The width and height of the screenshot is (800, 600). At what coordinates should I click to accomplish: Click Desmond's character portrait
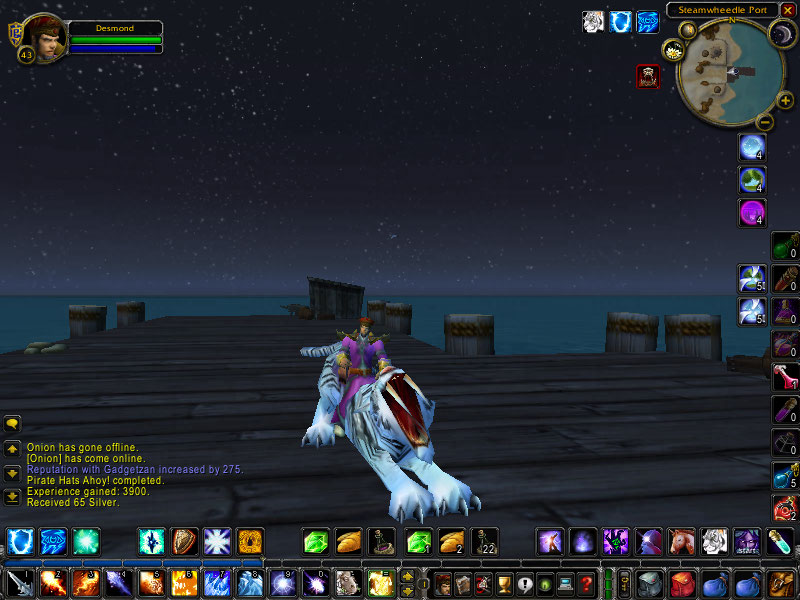tap(44, 35)
